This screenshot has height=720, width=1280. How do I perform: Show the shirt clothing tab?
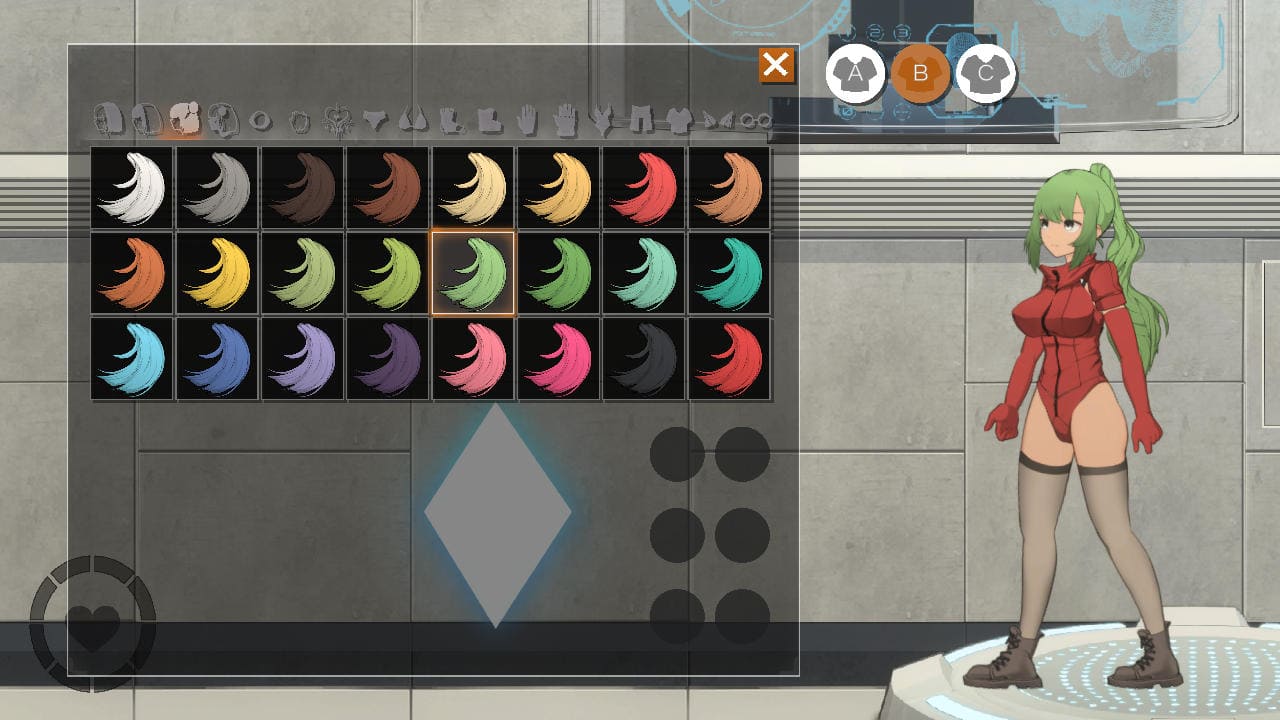pyautogui.click(x=679, y=121)
